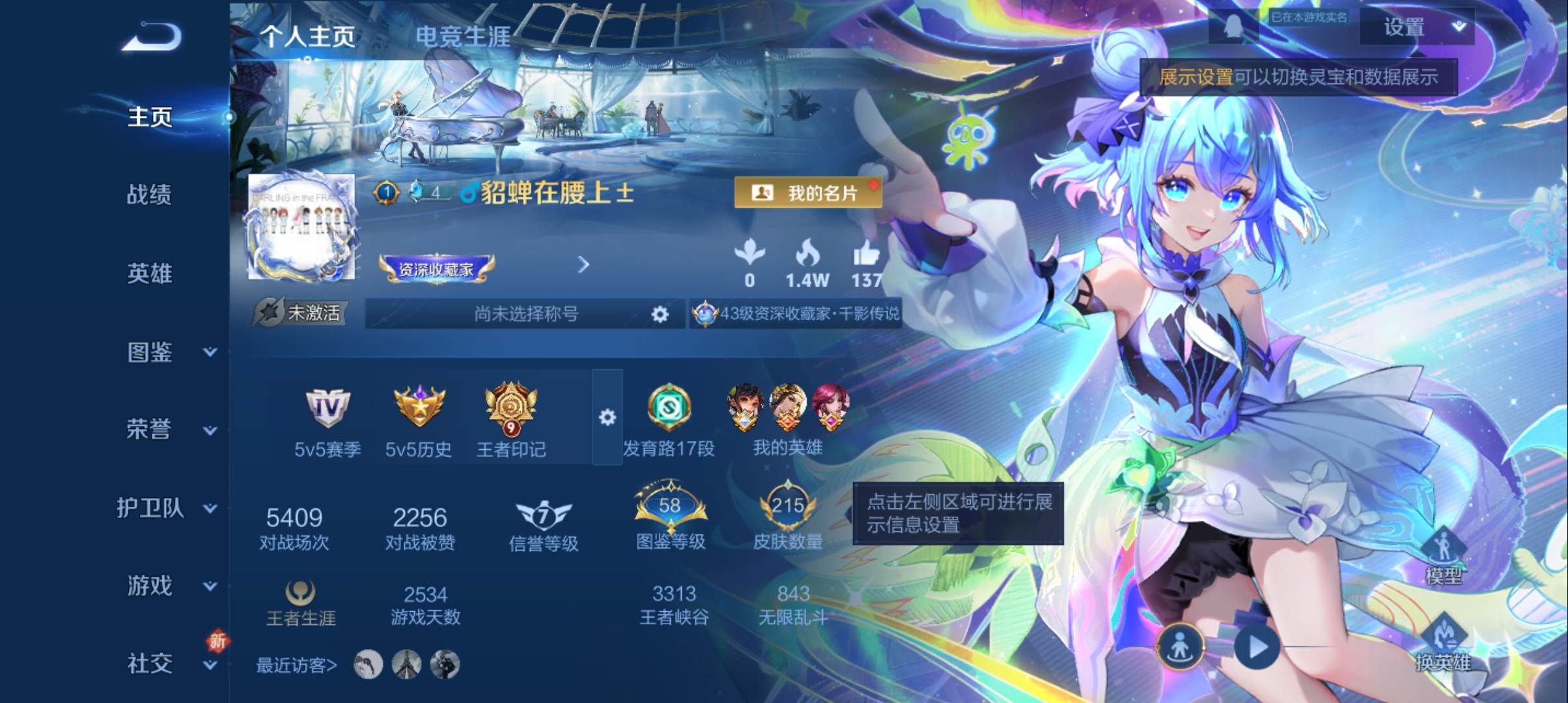
Task: Open the 资深收藏家 collector badge
Action: [x=436, y=268]
